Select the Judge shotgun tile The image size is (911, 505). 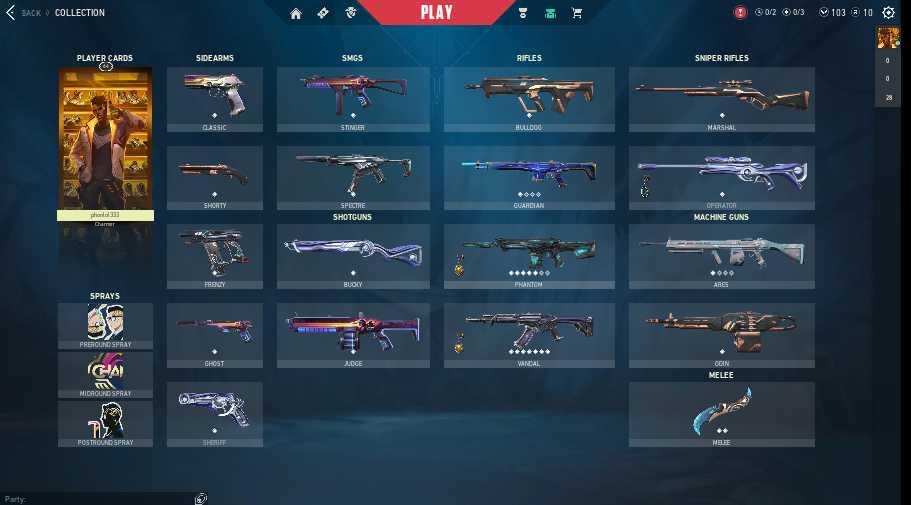point(353,336)
